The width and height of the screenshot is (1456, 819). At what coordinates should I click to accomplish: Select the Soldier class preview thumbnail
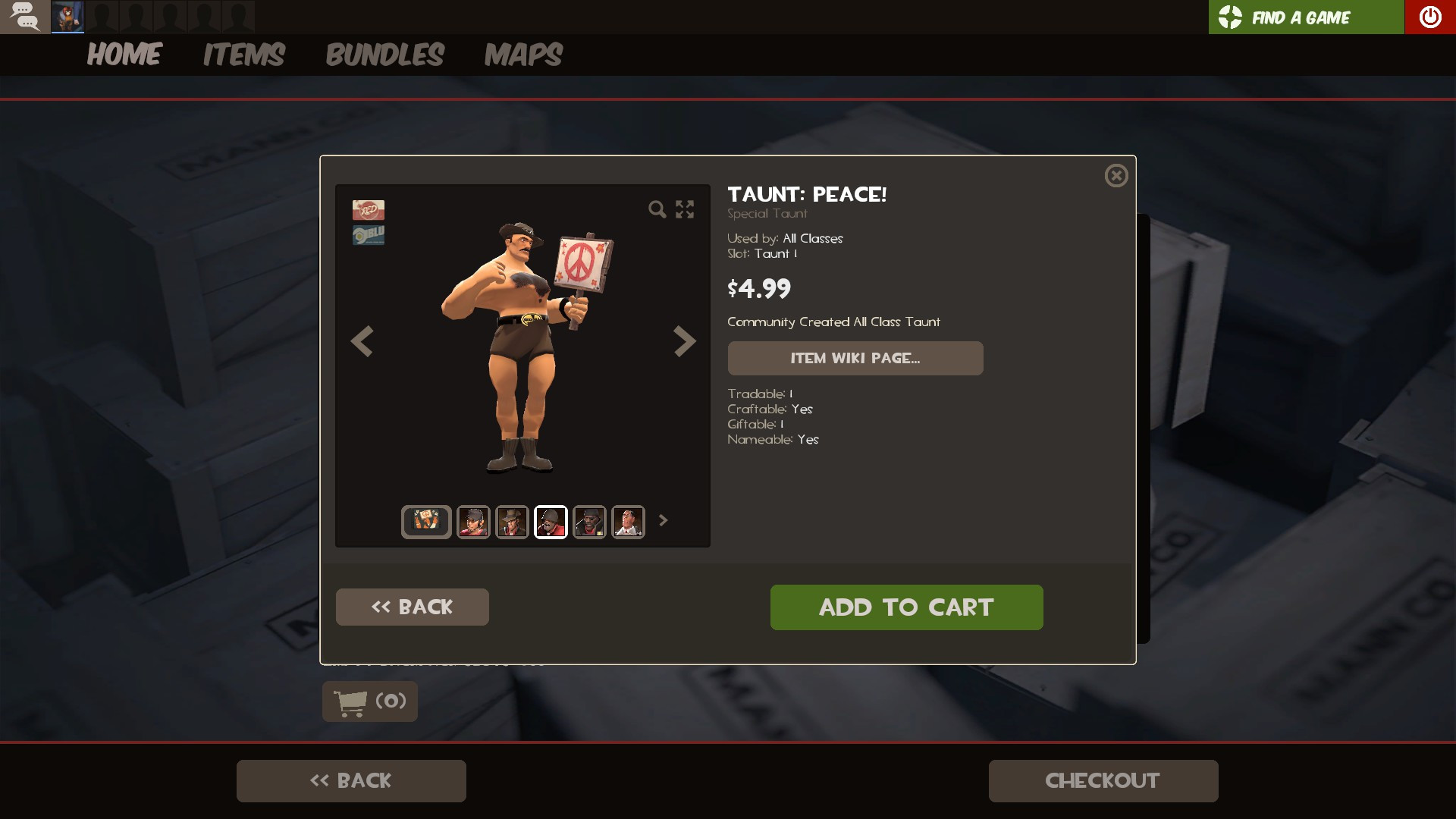tap(551, 521)
